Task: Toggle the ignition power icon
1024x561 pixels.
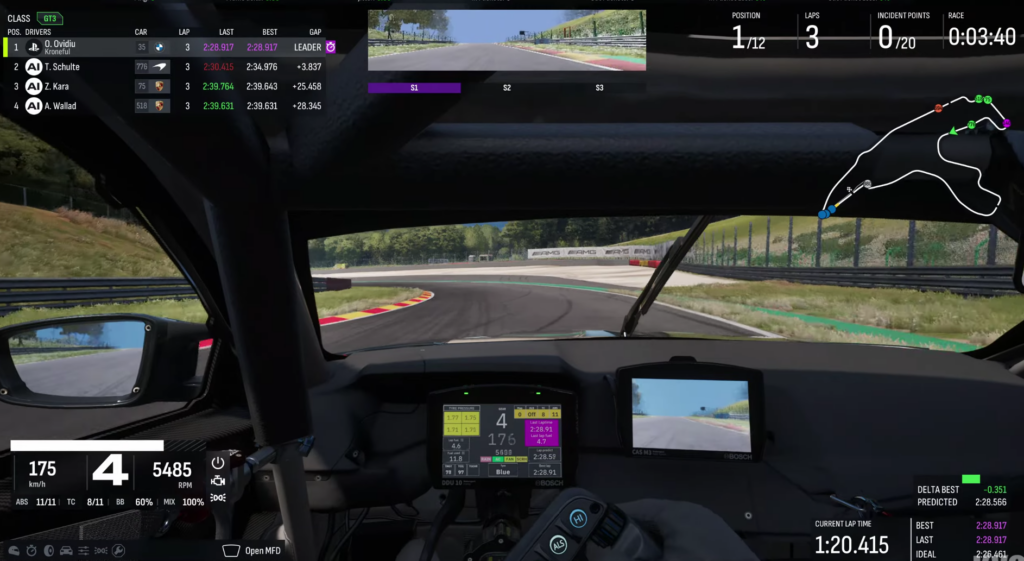Action: (x=218, y=463)
